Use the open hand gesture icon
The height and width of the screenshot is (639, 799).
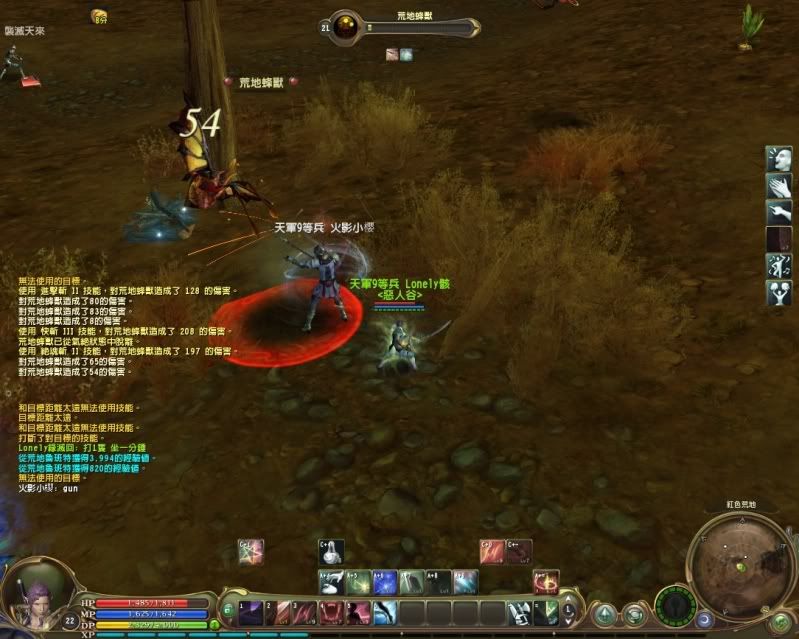pyautogui.click(x=780, y=185)
